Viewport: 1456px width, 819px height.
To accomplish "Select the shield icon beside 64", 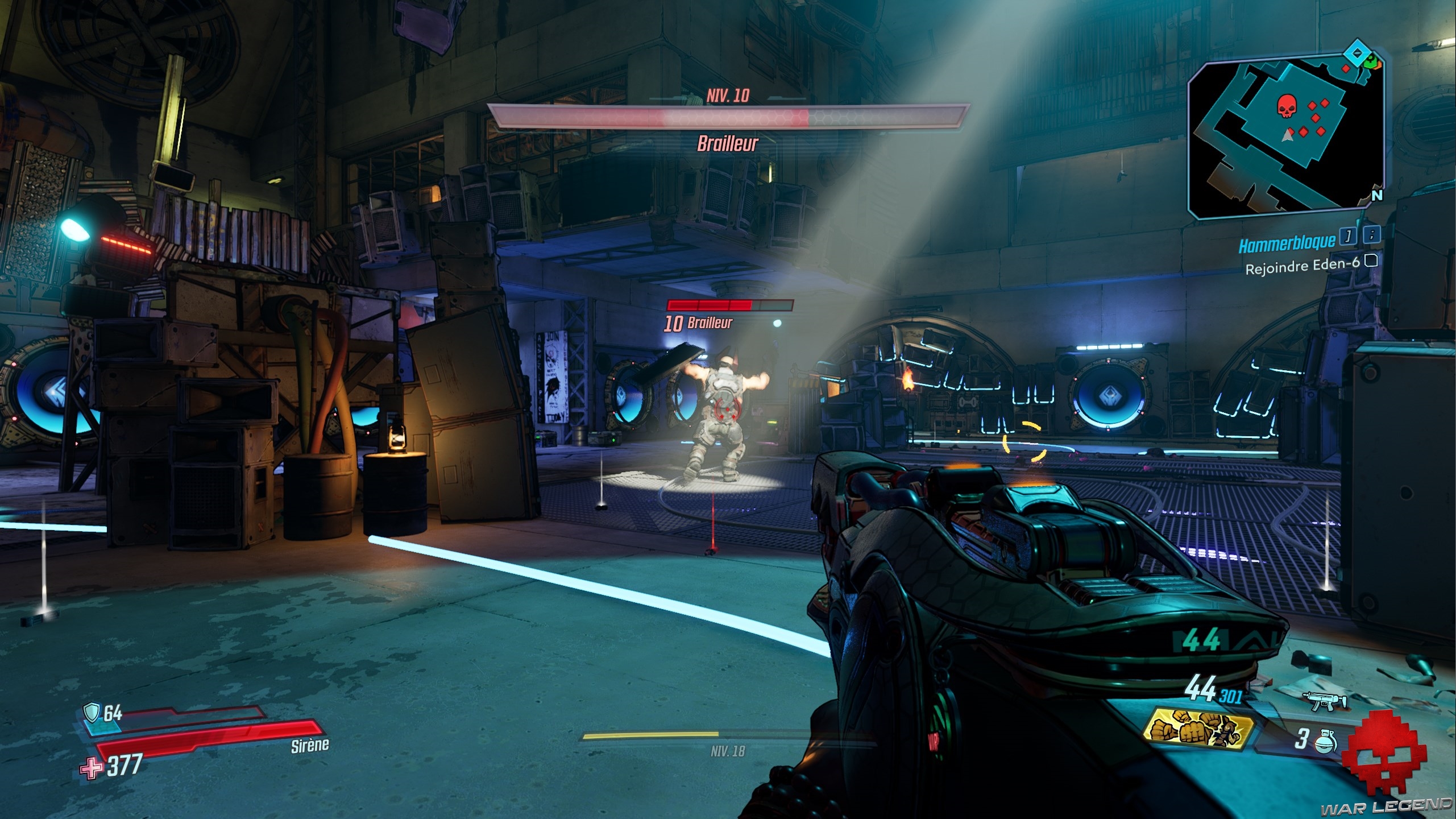I will pyautogui.click(x=91, y=712).
